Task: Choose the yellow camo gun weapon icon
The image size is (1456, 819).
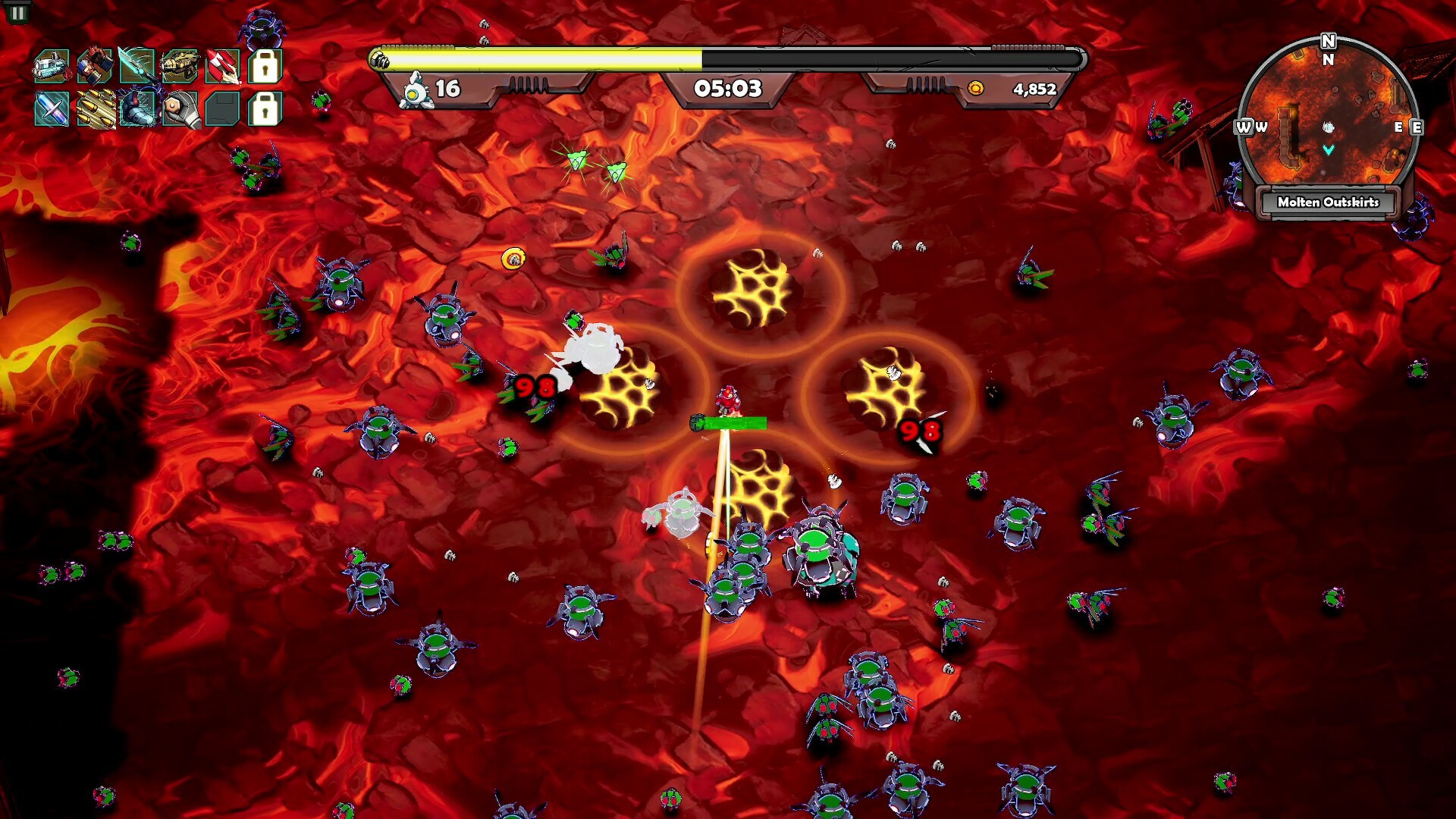Action: tap(180, 67)
